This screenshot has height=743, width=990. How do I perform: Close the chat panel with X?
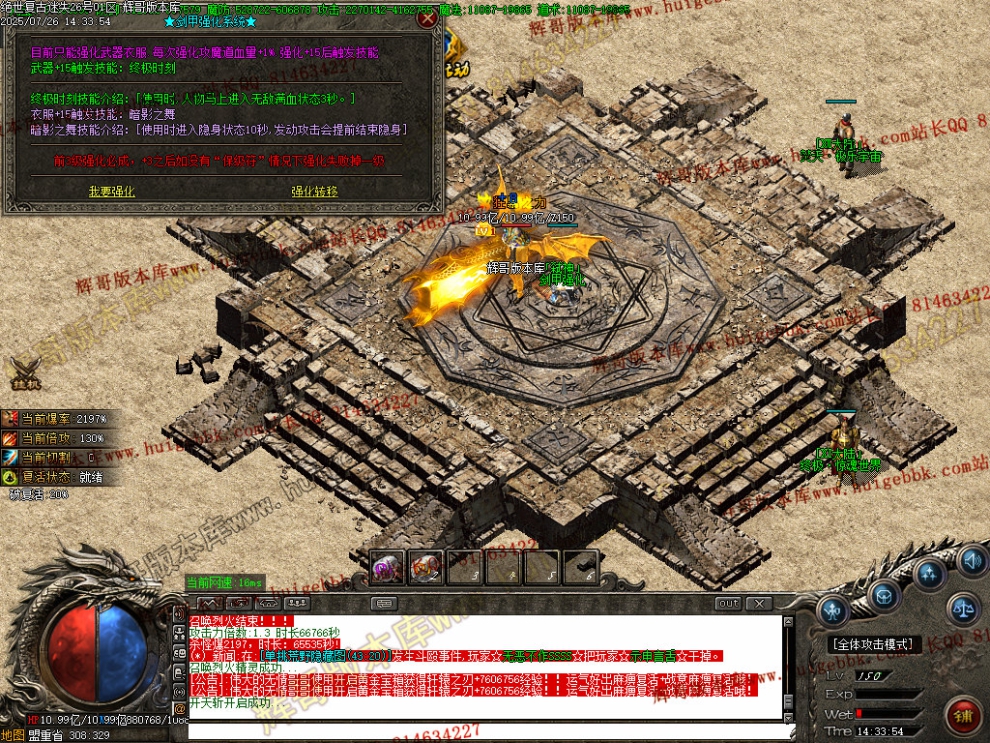point(759,603)
